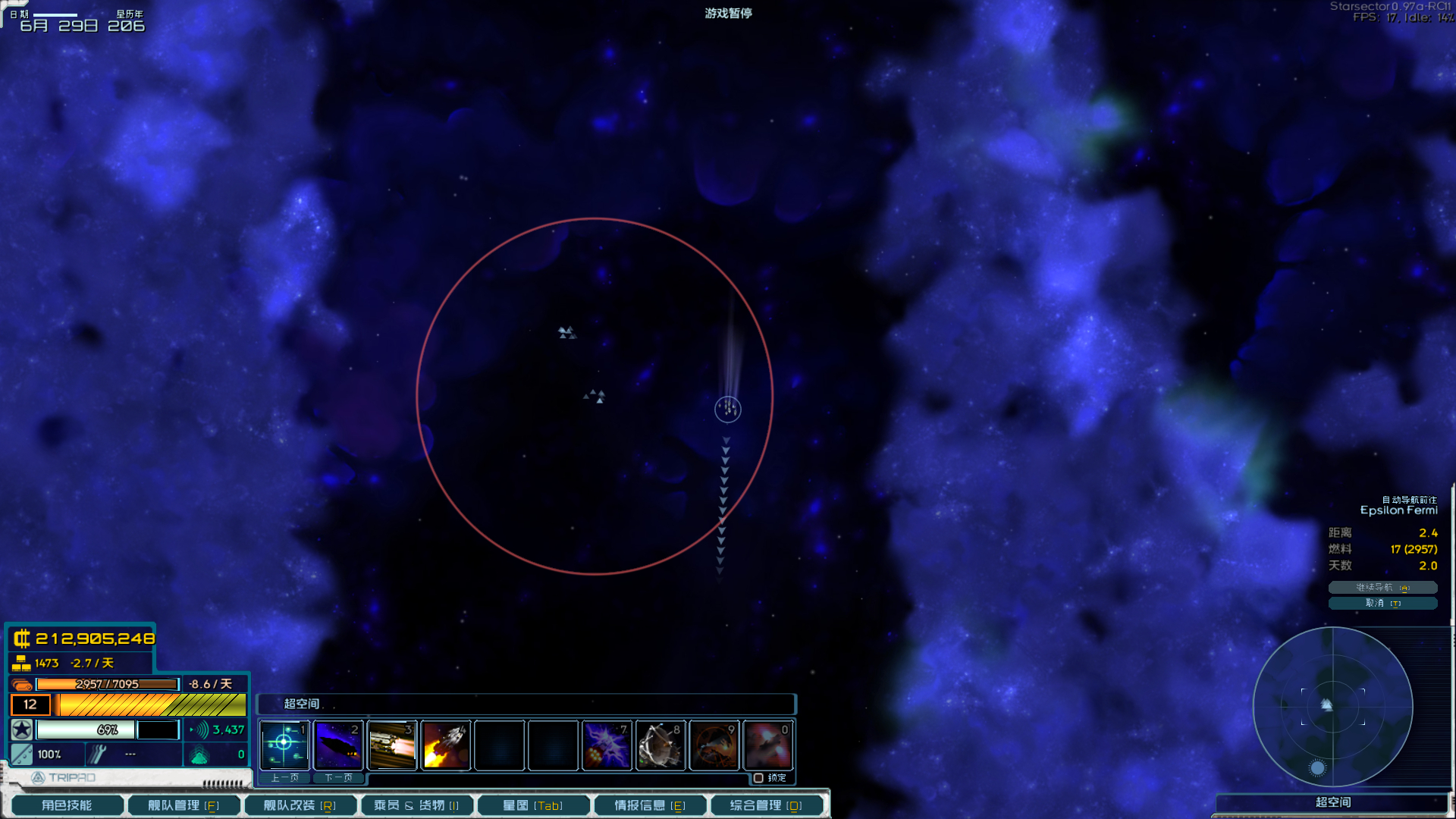Open the 乘员 & 货物 cargo screen

click(x=416, y=805)
